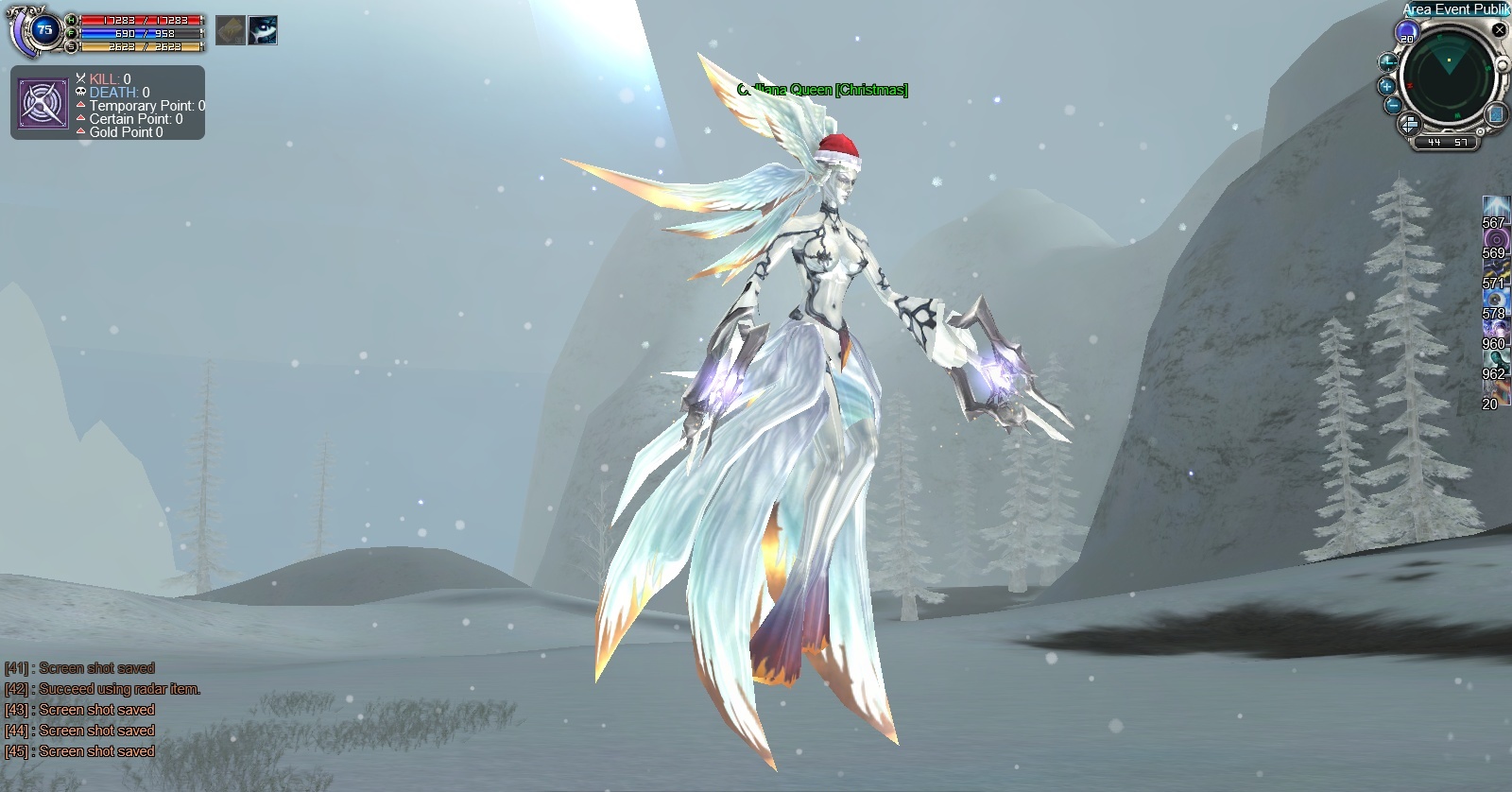The width and height of the screenshot is (1512, 792).
Task: Click the glowing eye buff icon
Action: click(263, 30)
